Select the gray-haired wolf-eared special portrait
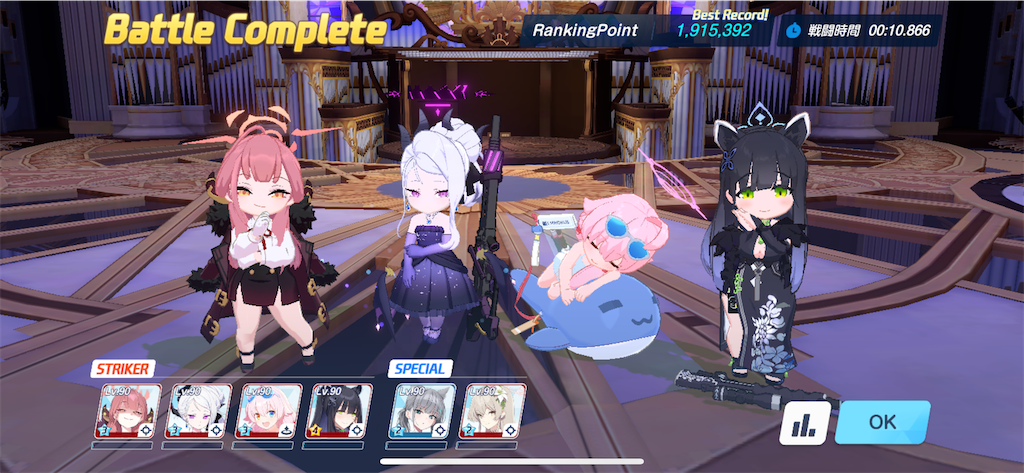The width and height of the screenshot is (1024, 473). (422, 412)
